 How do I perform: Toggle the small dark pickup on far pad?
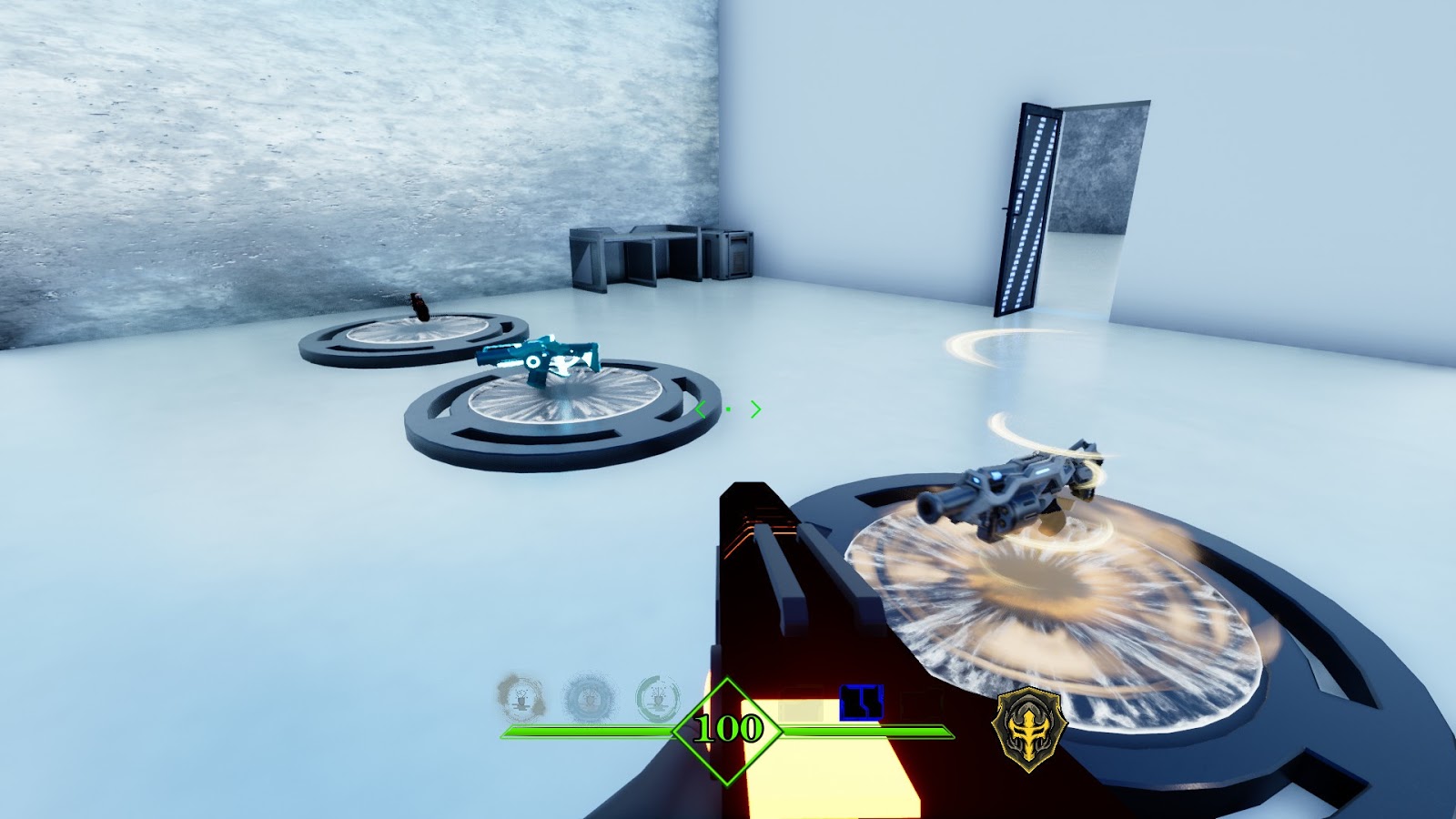coord(419,309)
